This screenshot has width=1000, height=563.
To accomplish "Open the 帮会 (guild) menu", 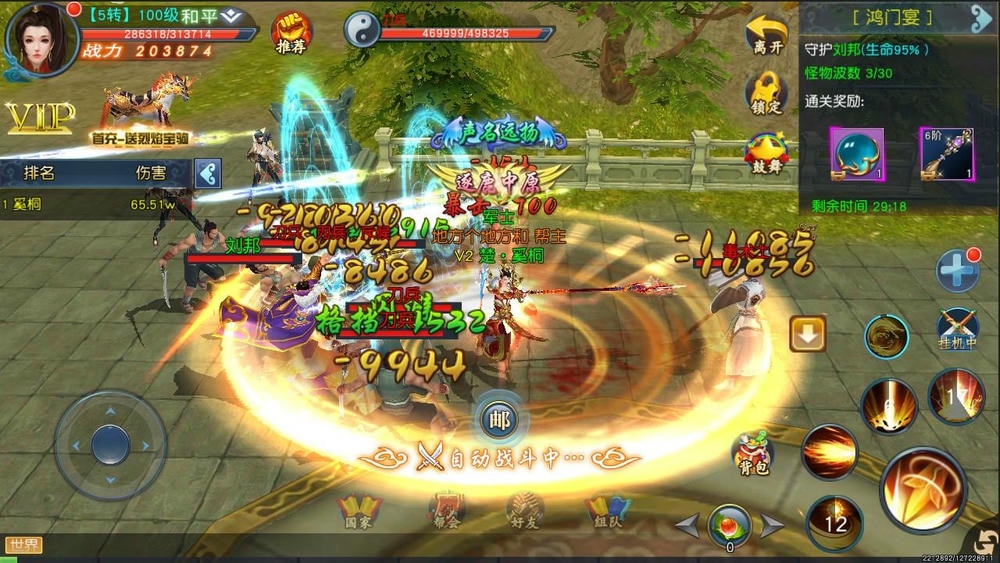I will click(x=446, y=510).
